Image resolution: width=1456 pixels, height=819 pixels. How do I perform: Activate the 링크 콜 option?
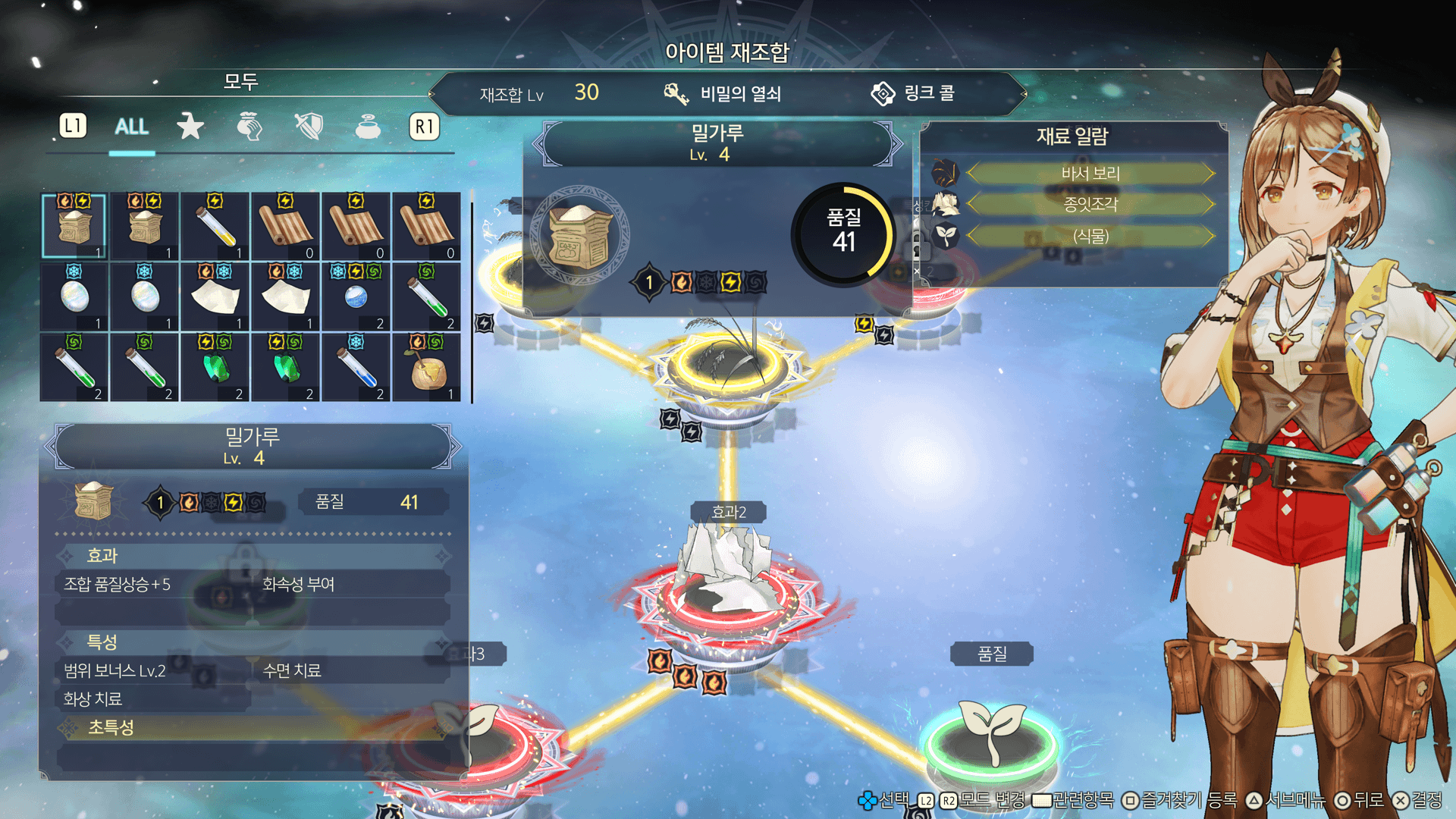click(x=913, y=94)
